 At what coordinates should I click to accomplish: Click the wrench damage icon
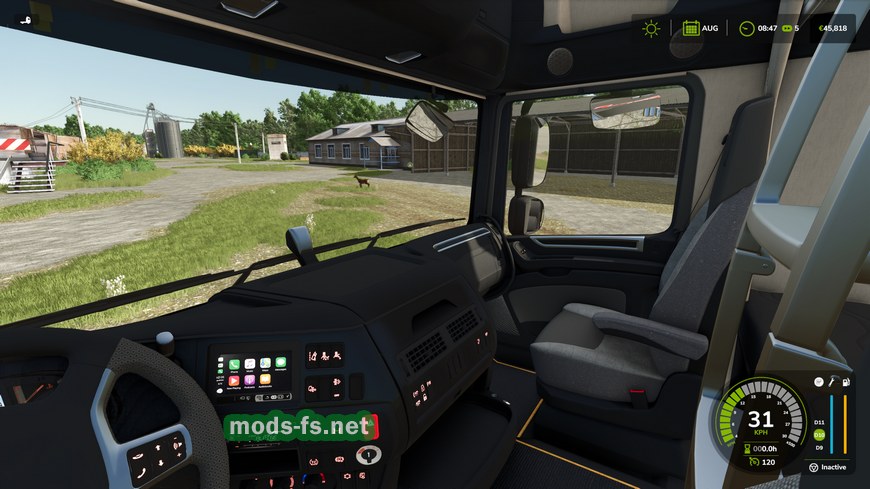831,382
